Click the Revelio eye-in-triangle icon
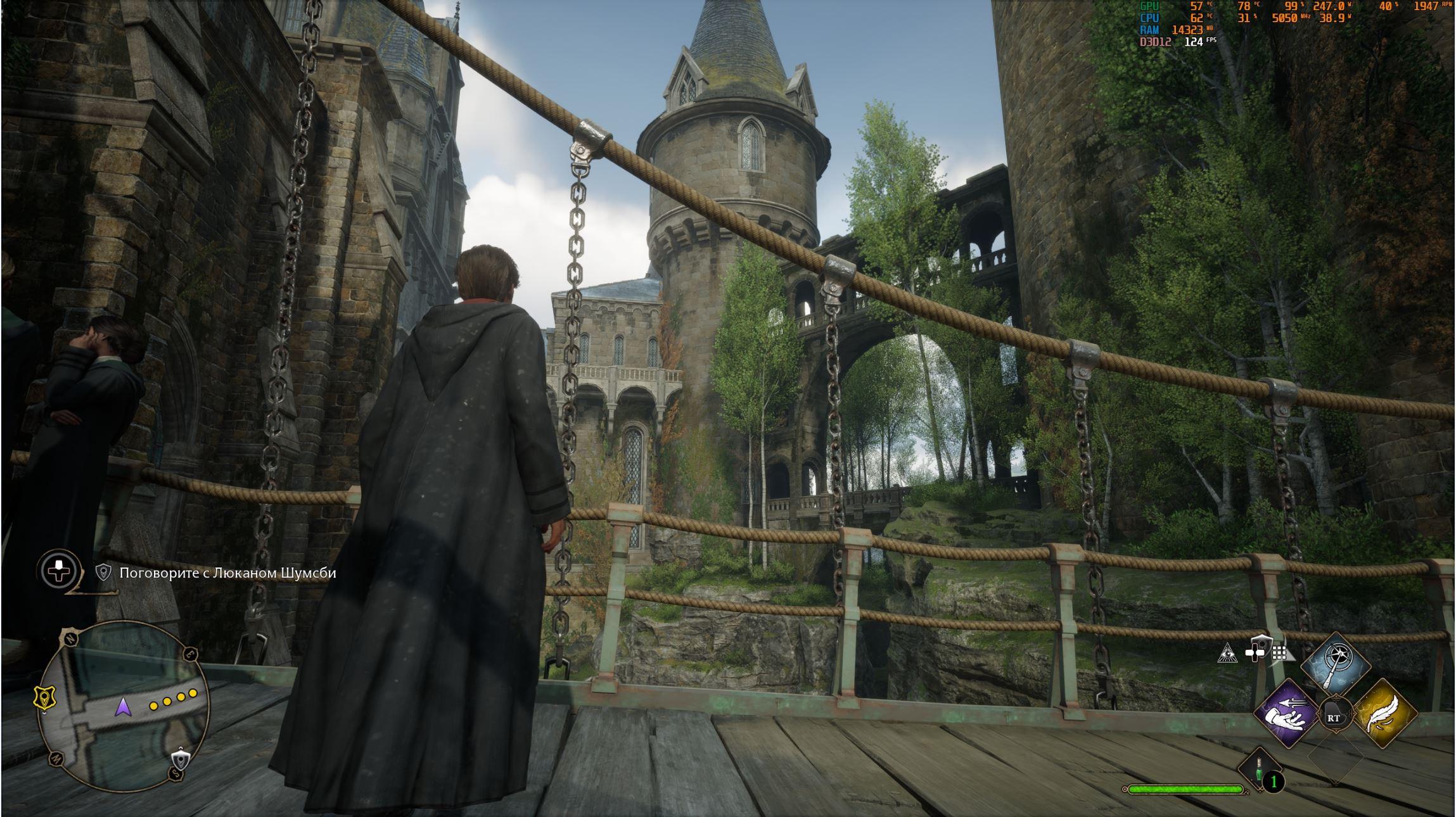 pyautogui.click(x=1227, y=654)
